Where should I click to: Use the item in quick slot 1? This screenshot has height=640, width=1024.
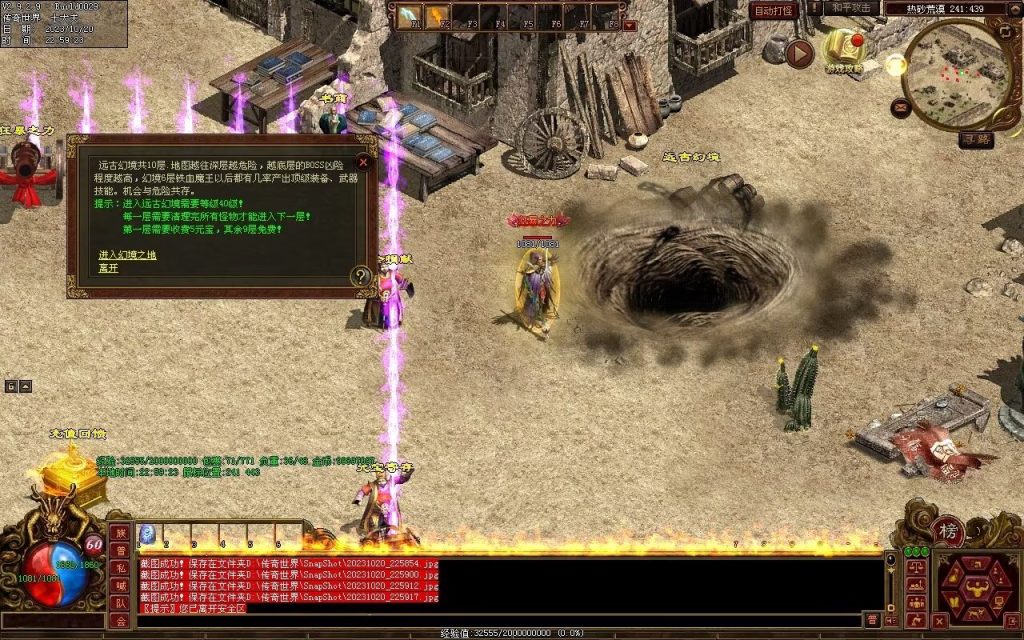click(148, 533)
